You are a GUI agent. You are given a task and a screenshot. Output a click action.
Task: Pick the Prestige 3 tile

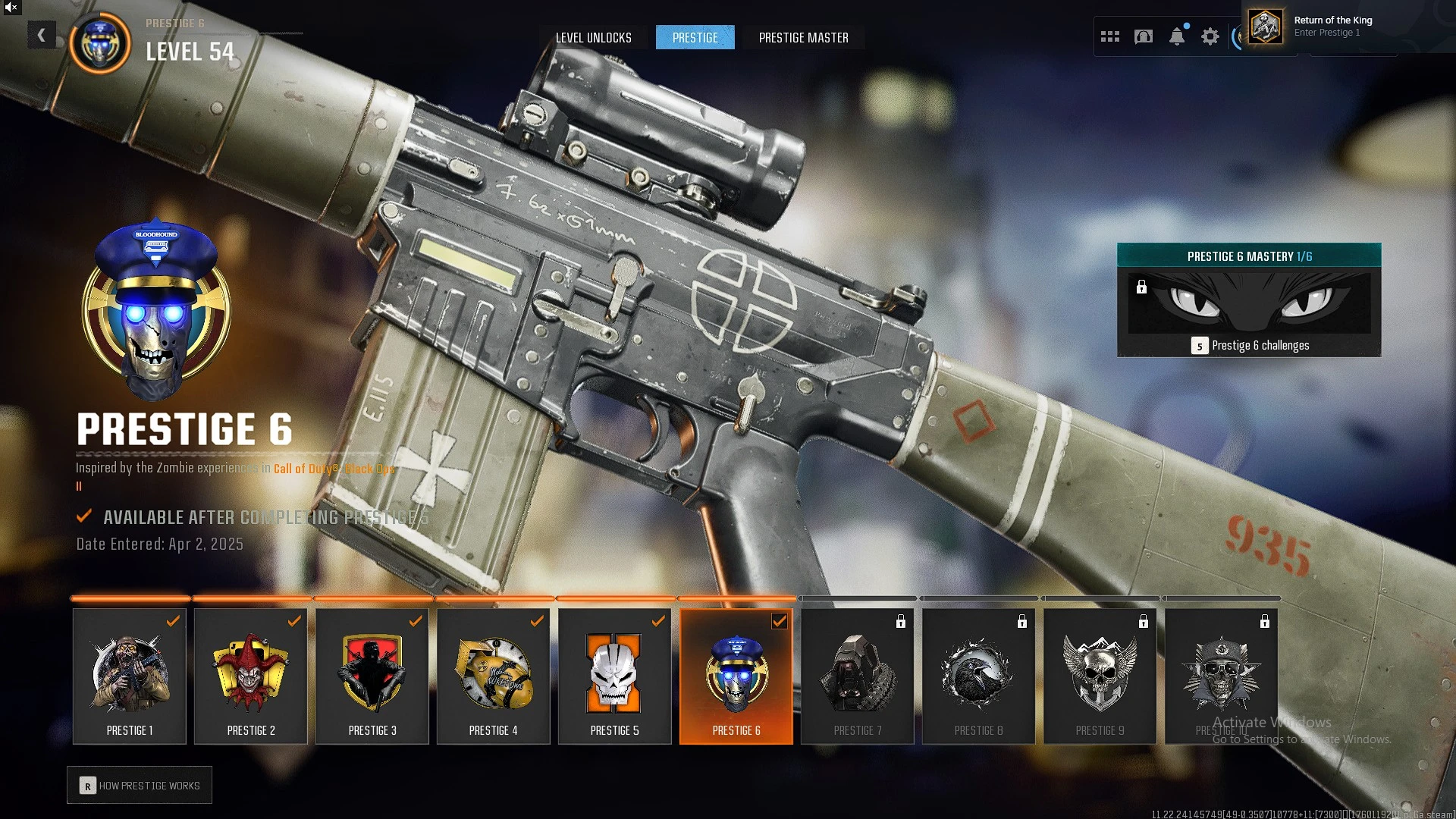pyautogui.click(x=372, y=676)
